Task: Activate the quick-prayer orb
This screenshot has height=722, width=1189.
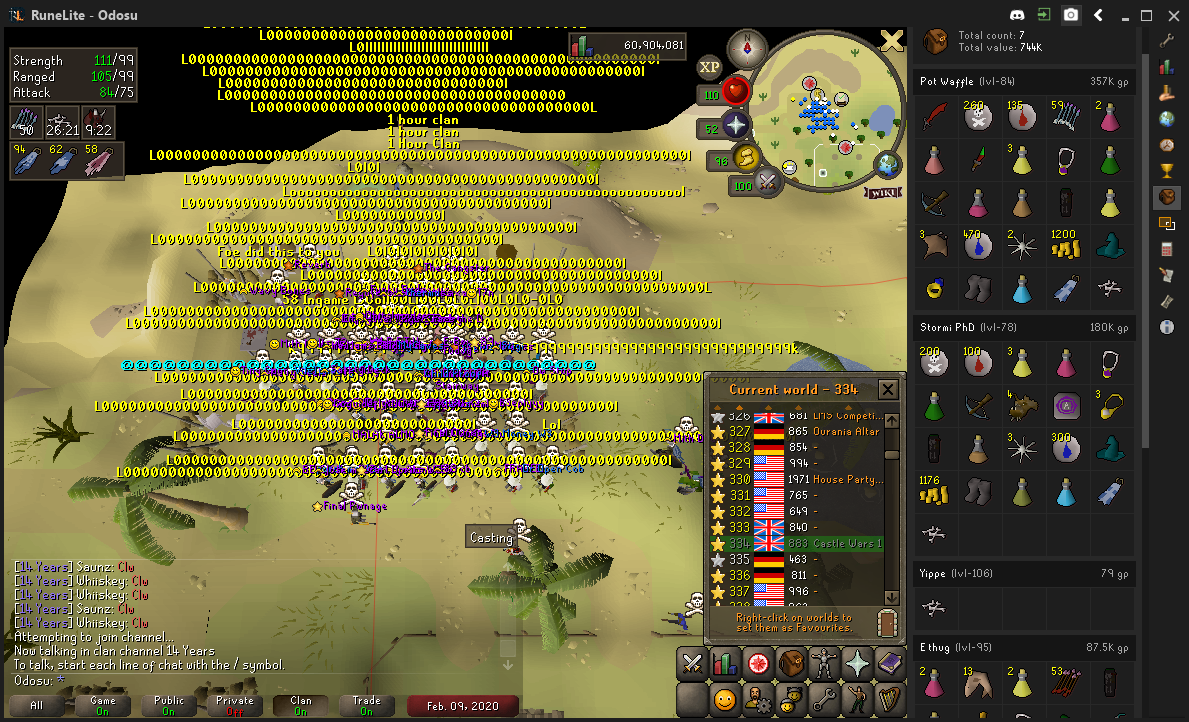Action: (x=737, y=126)
